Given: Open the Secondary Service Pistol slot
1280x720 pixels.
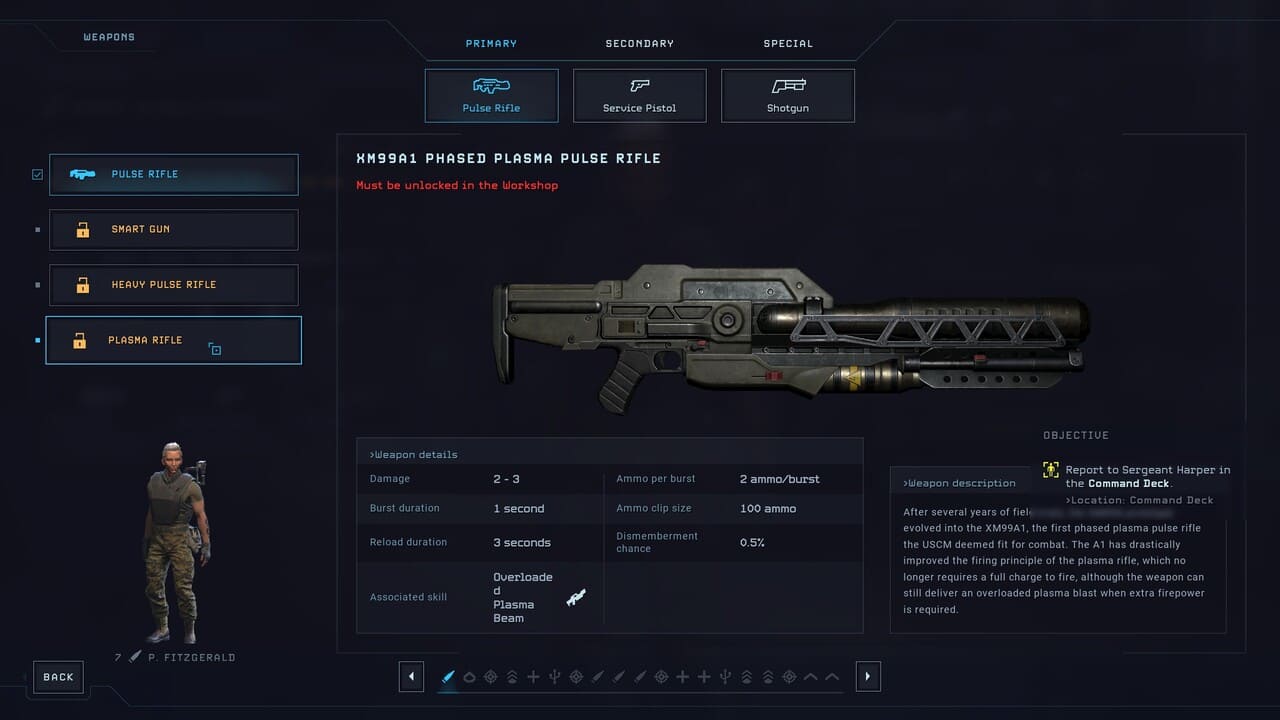Looking at the screenshot, I should [x=639, y=96].
